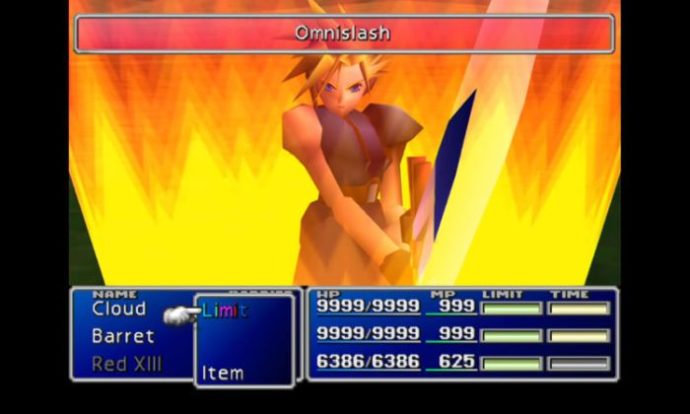The height and width of the screenshot is (414, 690).
Task: Select Cloud in the party list
Action: 119,309
